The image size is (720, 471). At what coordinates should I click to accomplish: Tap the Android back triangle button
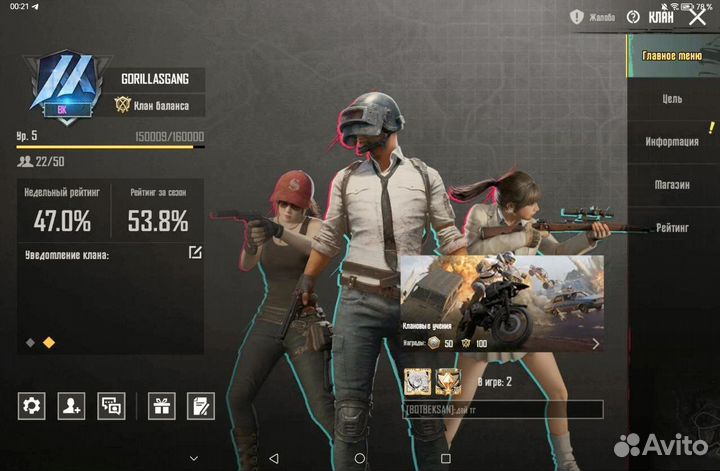(273, 459)
